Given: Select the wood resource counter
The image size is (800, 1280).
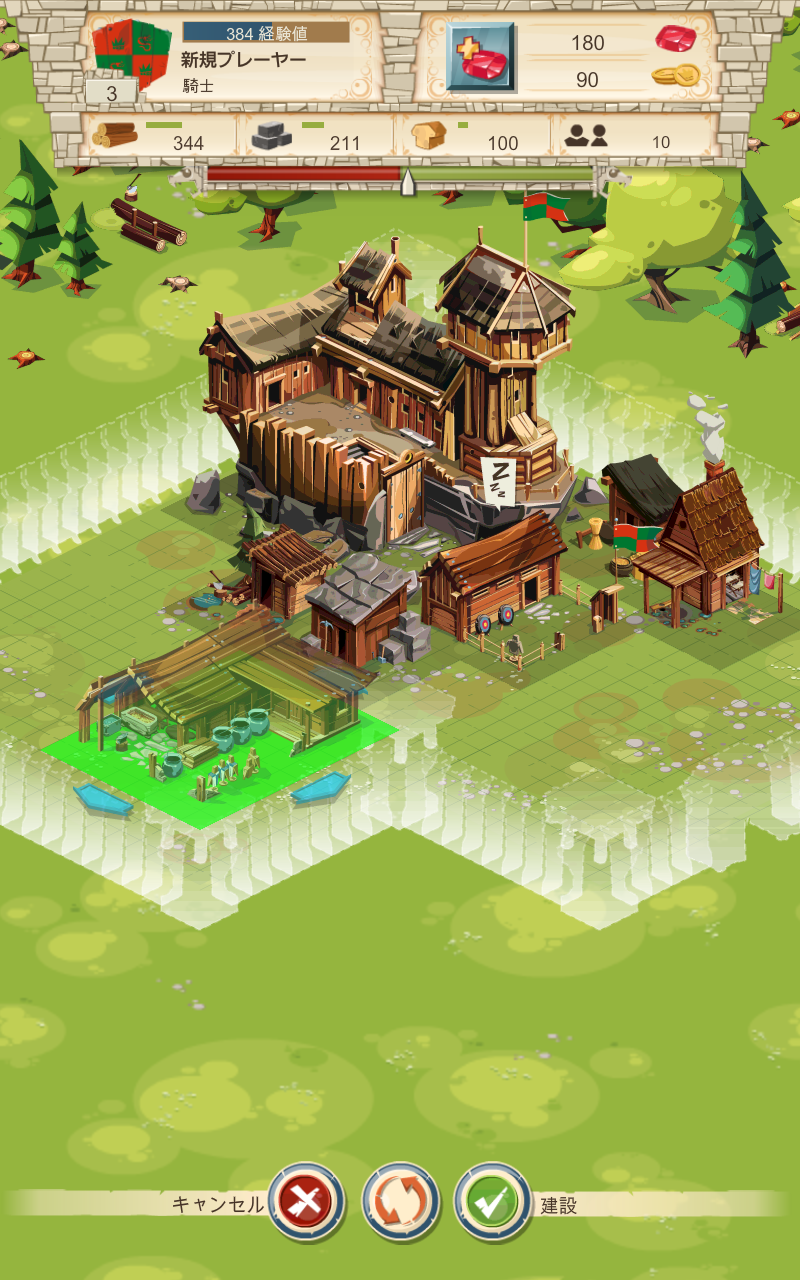Looking at the screenshot, I should (150, 138).
